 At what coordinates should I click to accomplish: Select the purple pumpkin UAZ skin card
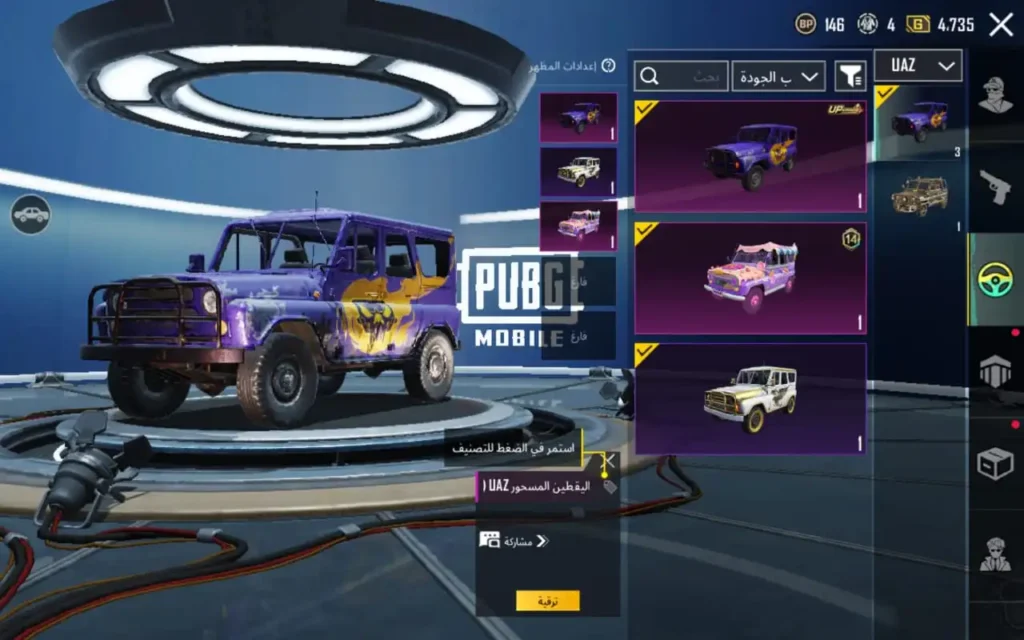pos(750,155)
